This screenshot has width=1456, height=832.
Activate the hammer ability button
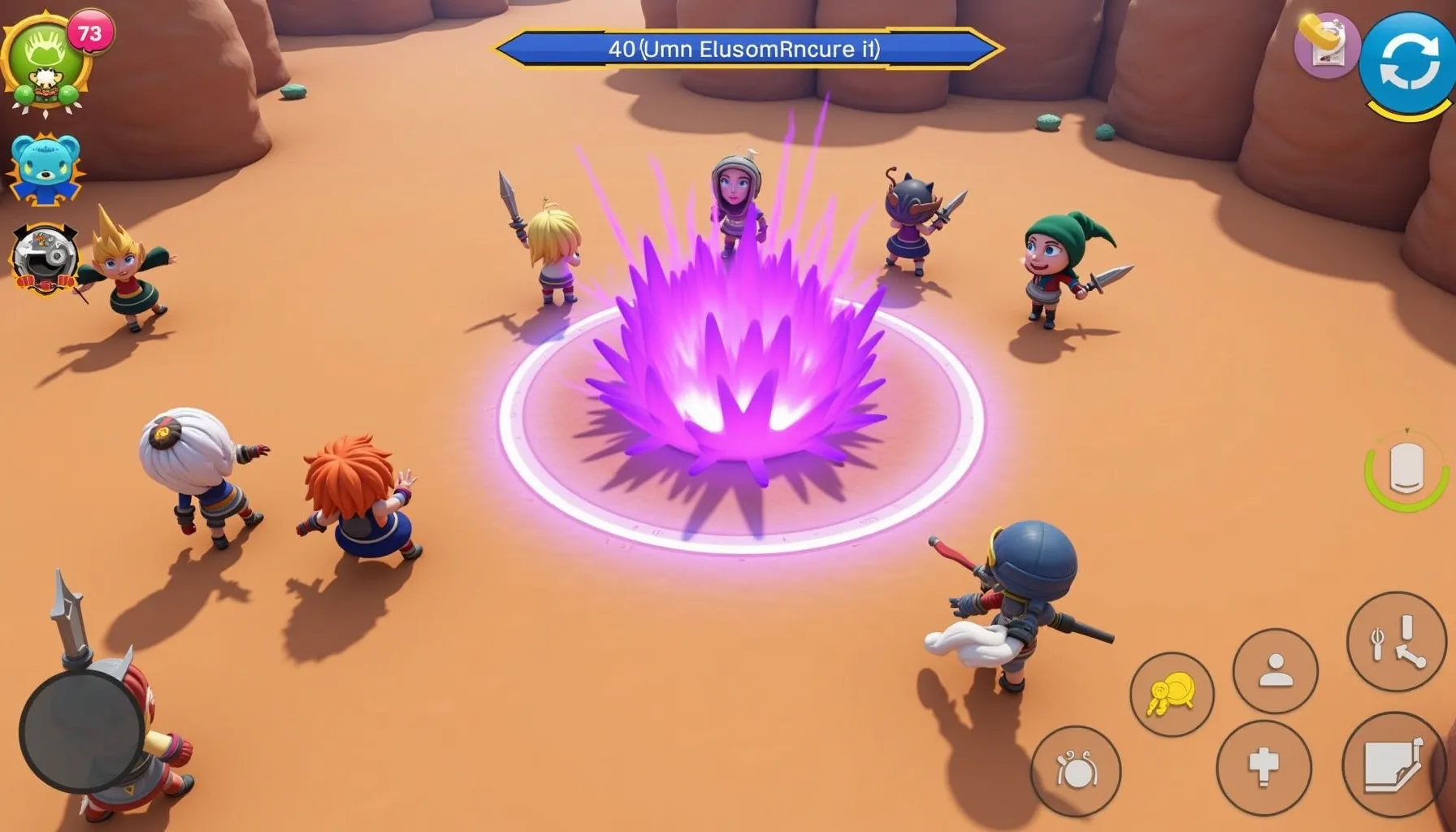click(x=1263, y=766)
